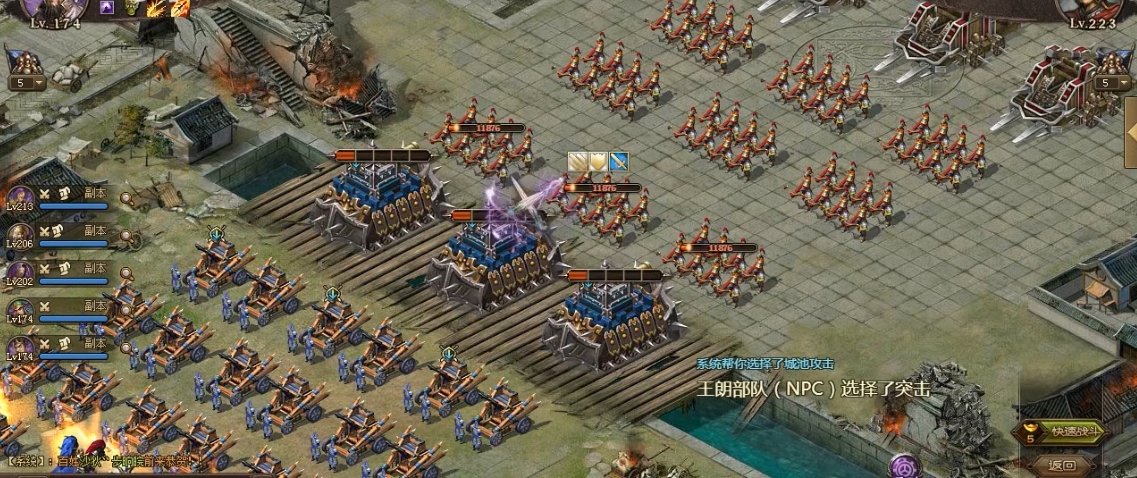Select the green skull skill icon
This screenshot has width=1137, height=478.
coord(133,8)
